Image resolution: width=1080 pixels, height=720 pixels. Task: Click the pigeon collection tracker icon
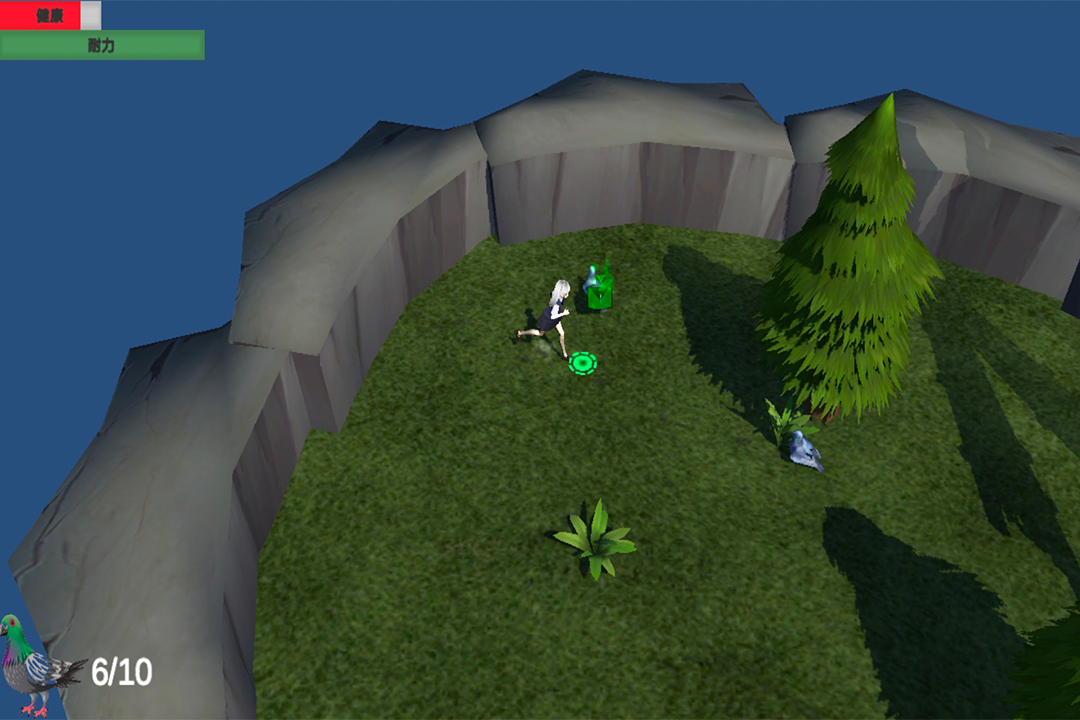tap(38, 665)
